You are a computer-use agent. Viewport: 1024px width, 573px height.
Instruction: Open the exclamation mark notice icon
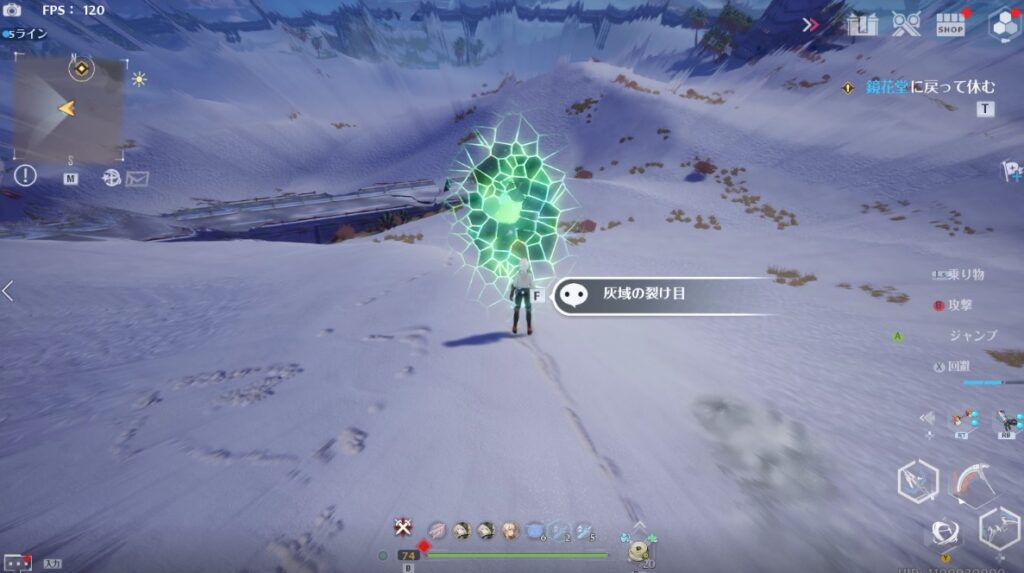(25, 176)
